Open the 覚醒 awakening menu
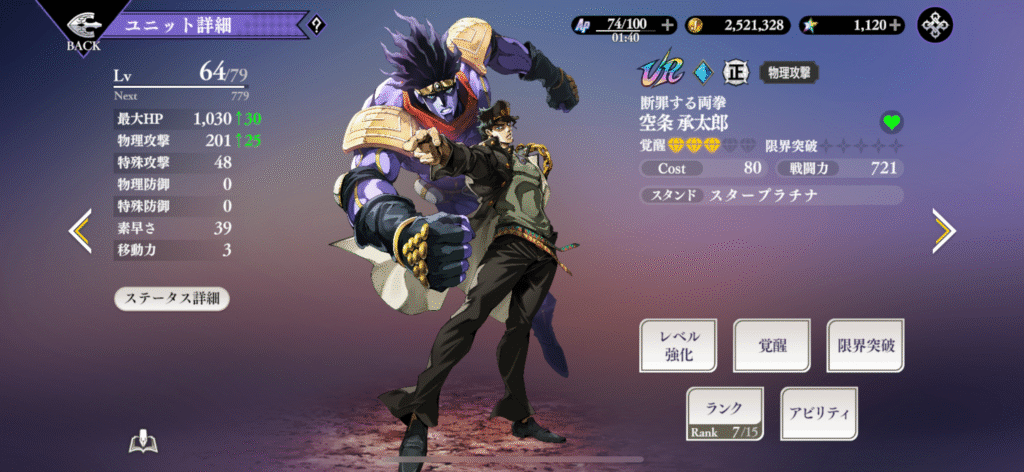This screenshot has height=472, width=1024. click(x=771, y=346)
